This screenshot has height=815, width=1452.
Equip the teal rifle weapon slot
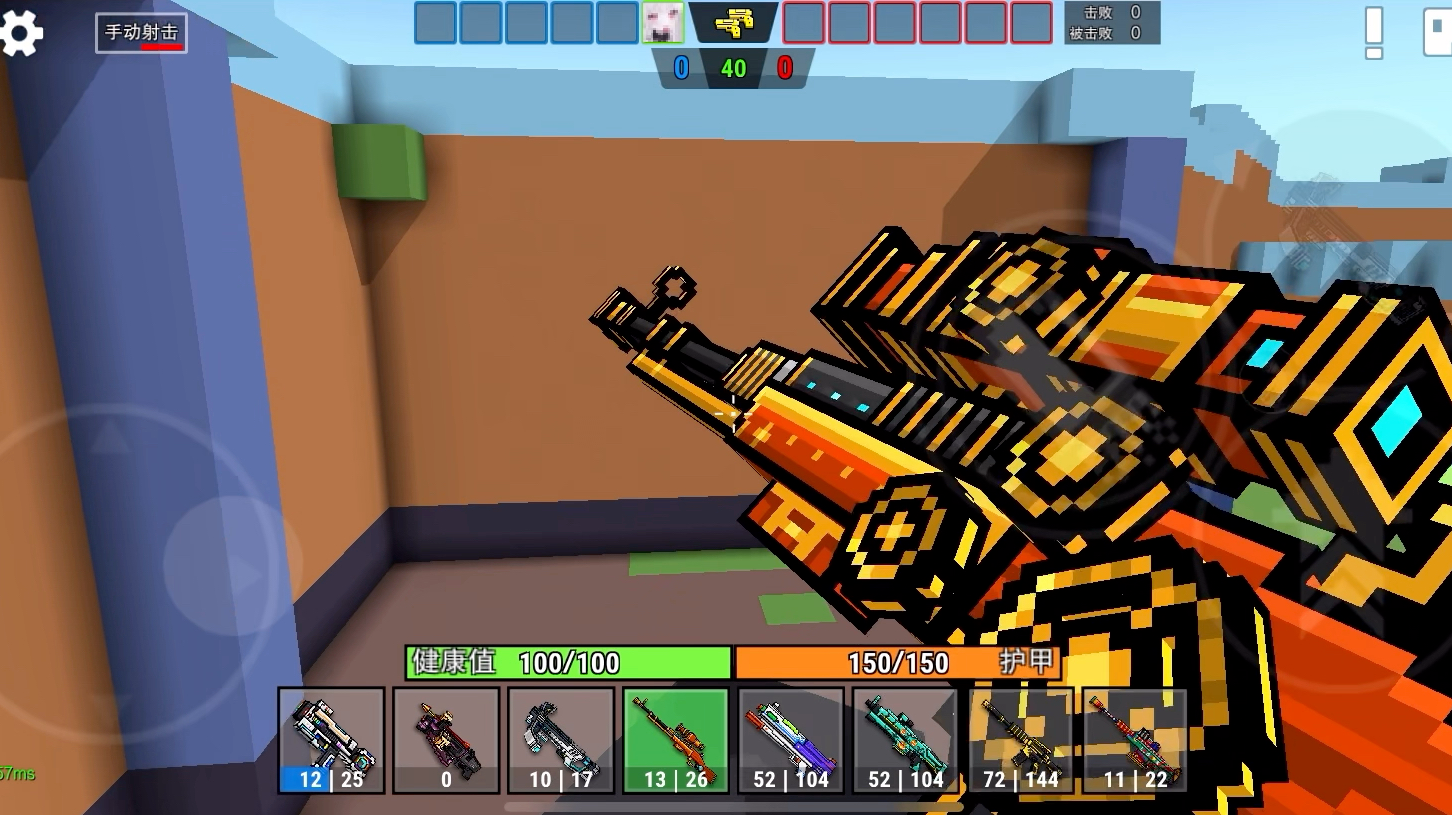point(906,740)
